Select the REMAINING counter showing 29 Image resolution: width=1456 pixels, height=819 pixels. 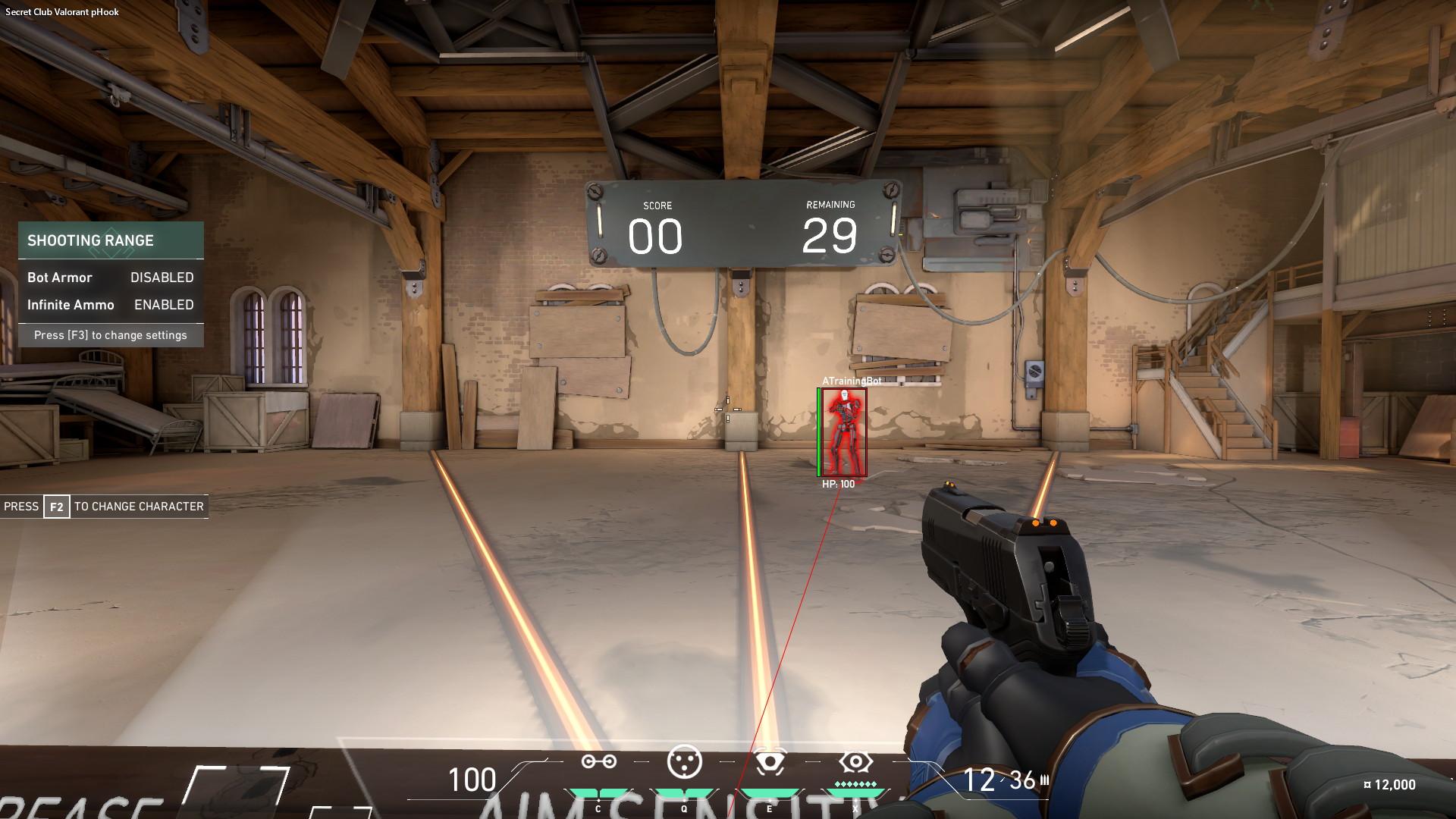tap(830, 235)
